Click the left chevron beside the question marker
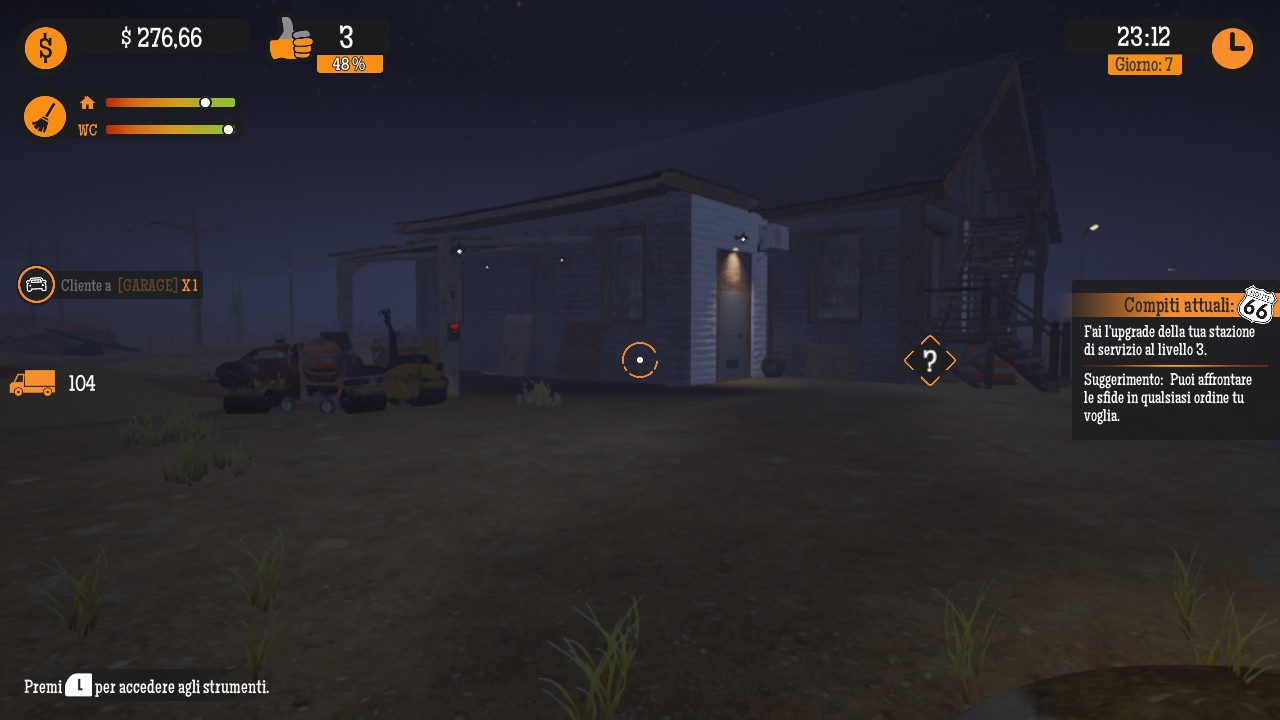 point(906,361)
